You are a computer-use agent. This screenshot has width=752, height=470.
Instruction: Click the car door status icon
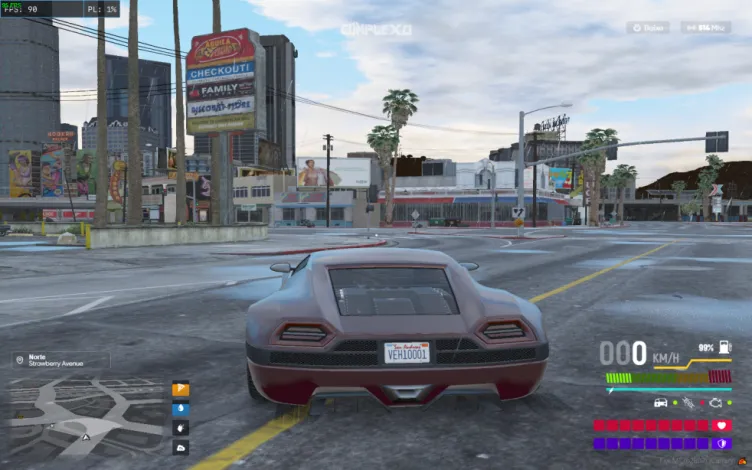coord(661,403)
